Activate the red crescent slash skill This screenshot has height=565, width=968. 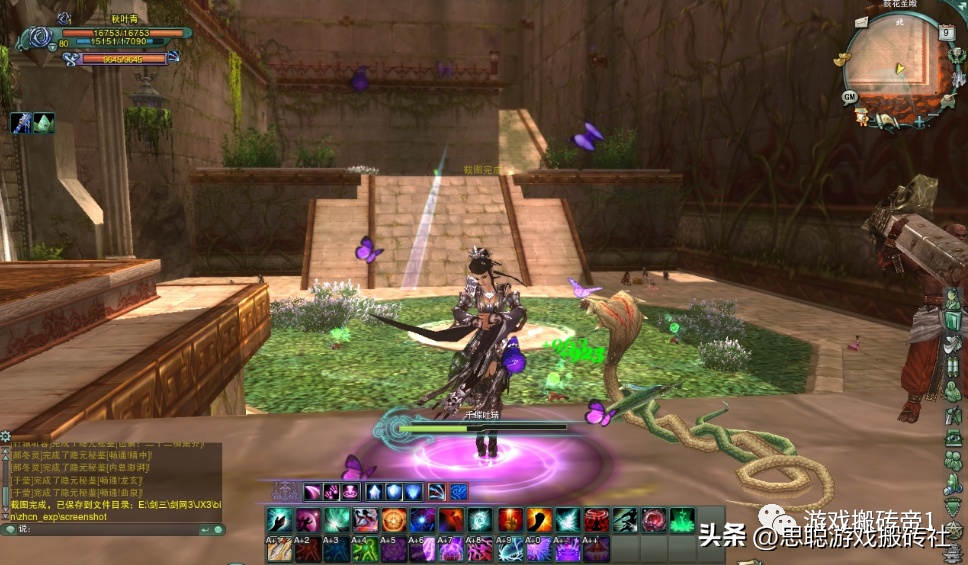(x=539, y=520)
